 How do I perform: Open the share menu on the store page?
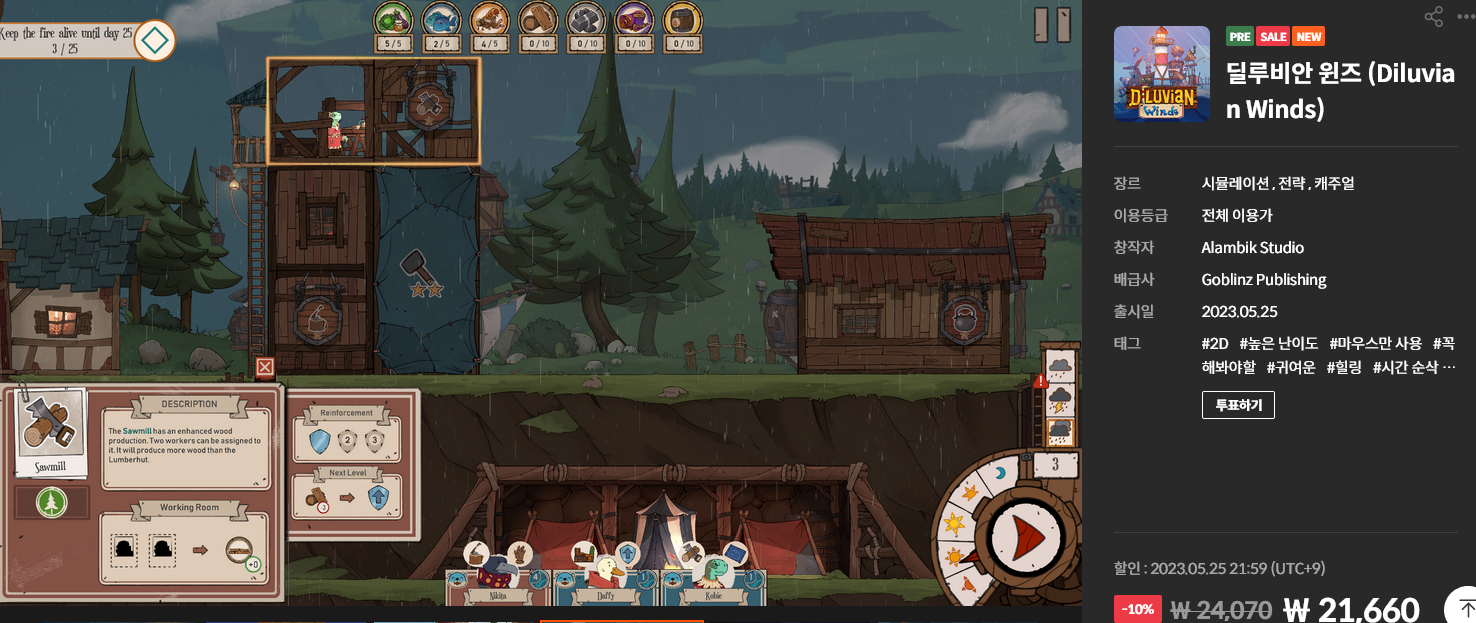[1434, 16]
